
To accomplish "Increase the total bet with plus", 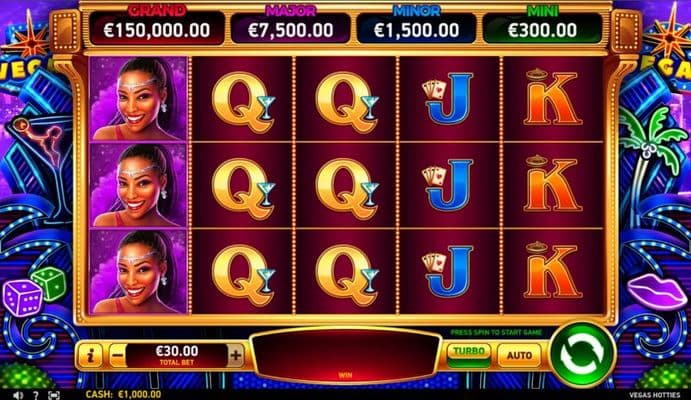I will click(x=235, y=354).
